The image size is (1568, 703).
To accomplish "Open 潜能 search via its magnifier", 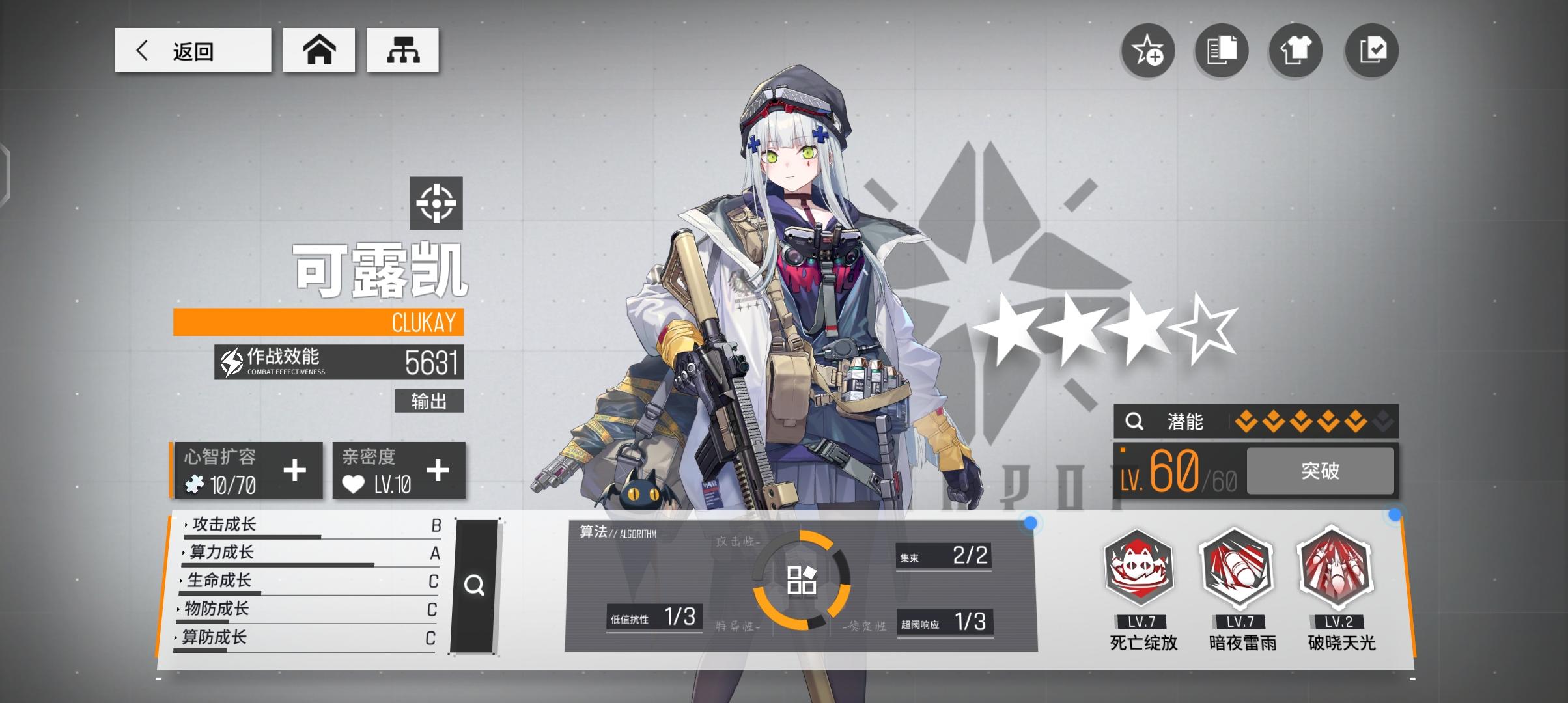I will tap(1134, 421).
